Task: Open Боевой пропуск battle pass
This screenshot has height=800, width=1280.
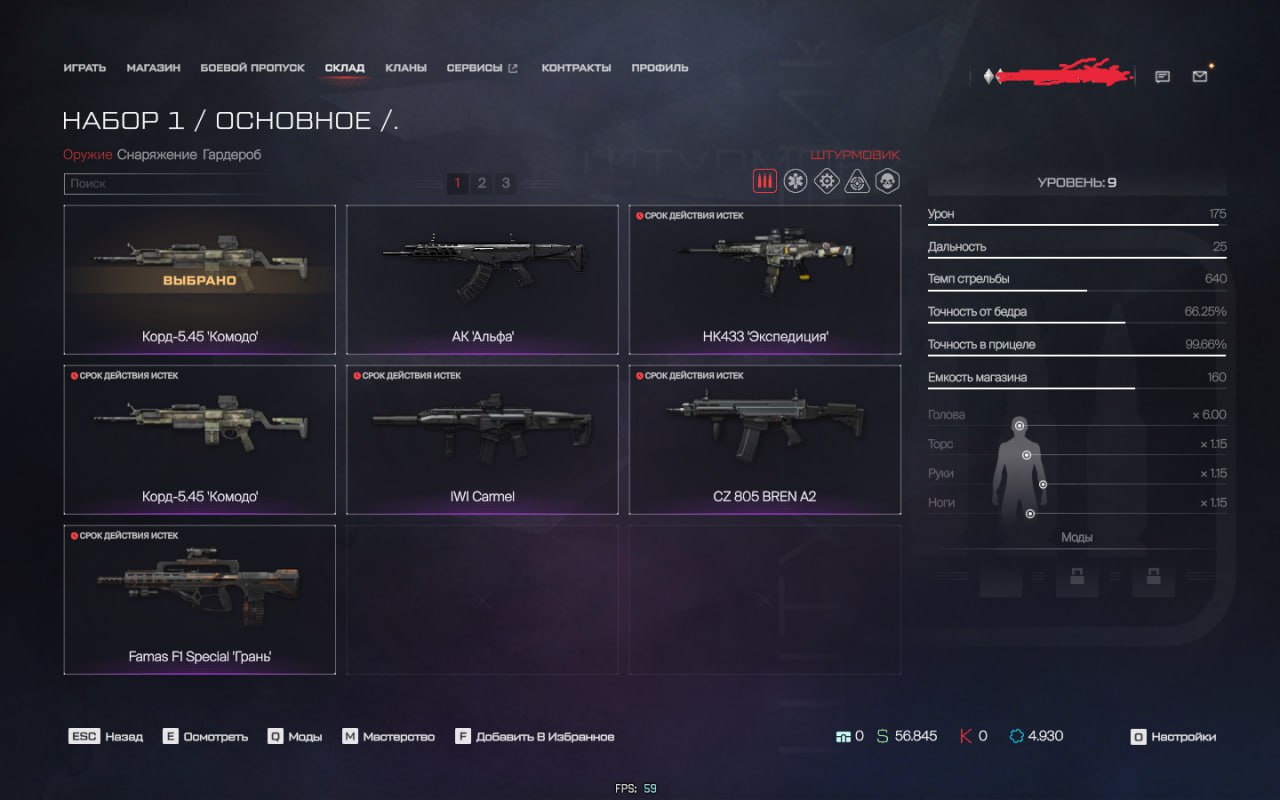Action: click(252, 68)
